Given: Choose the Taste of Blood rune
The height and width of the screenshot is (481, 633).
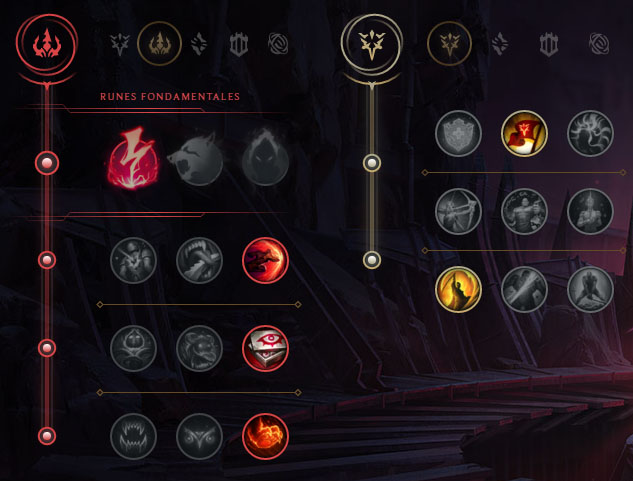Looking at the screenshot, I should [199, 260].
